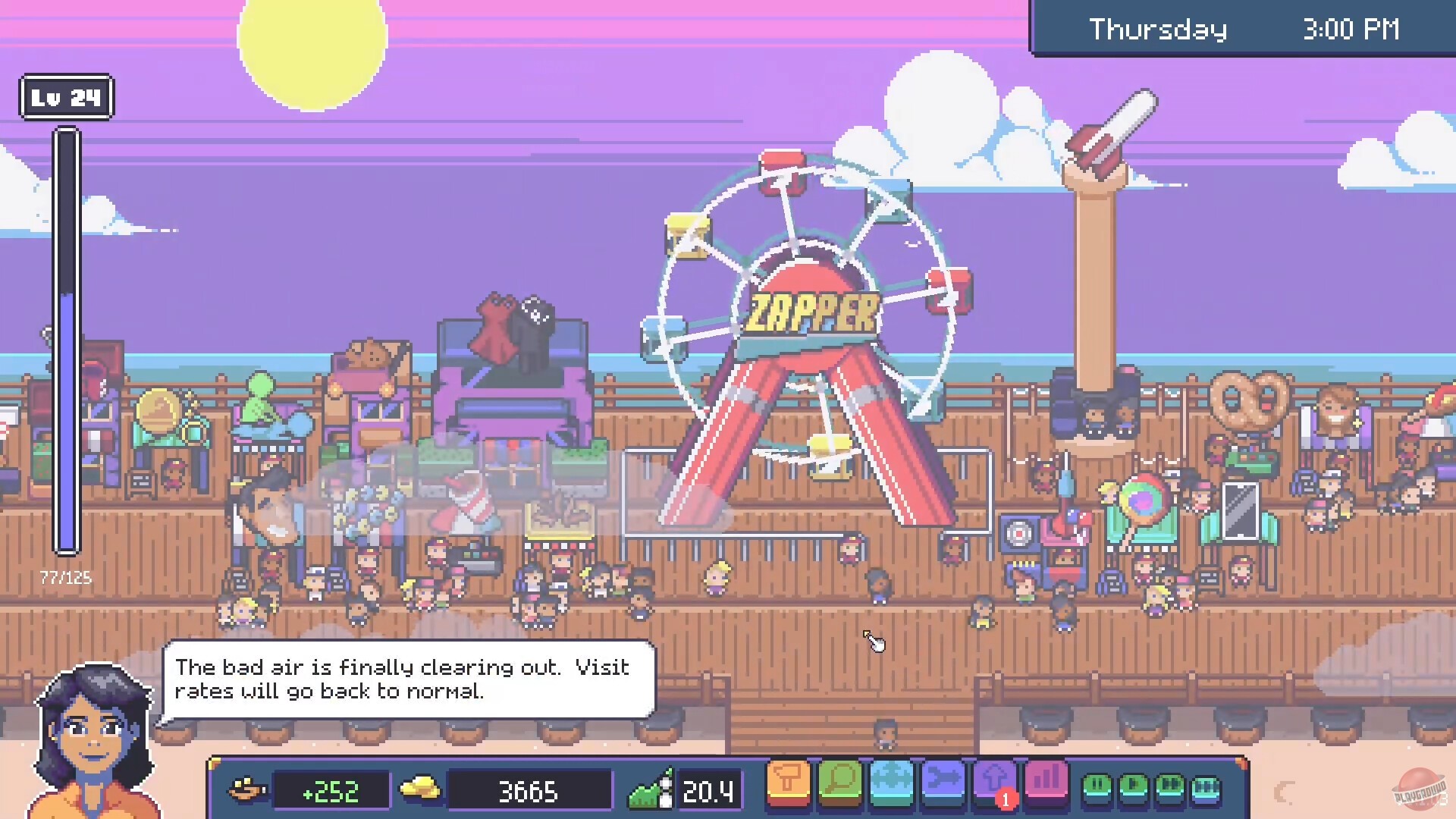Click the experience progress bar
The image size is (1456, 819).
tap(66, 341)
